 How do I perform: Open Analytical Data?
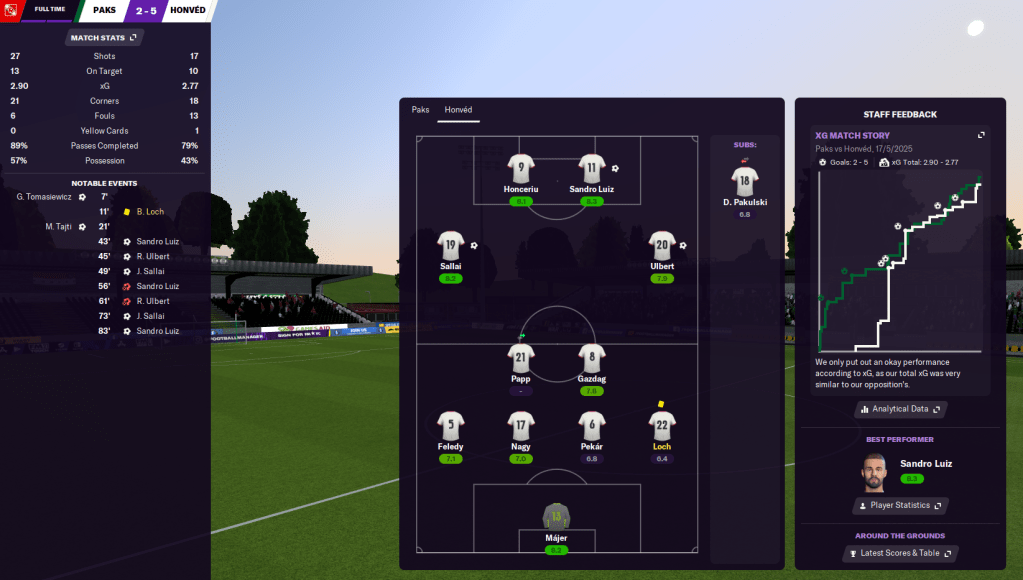click(900, 409)
